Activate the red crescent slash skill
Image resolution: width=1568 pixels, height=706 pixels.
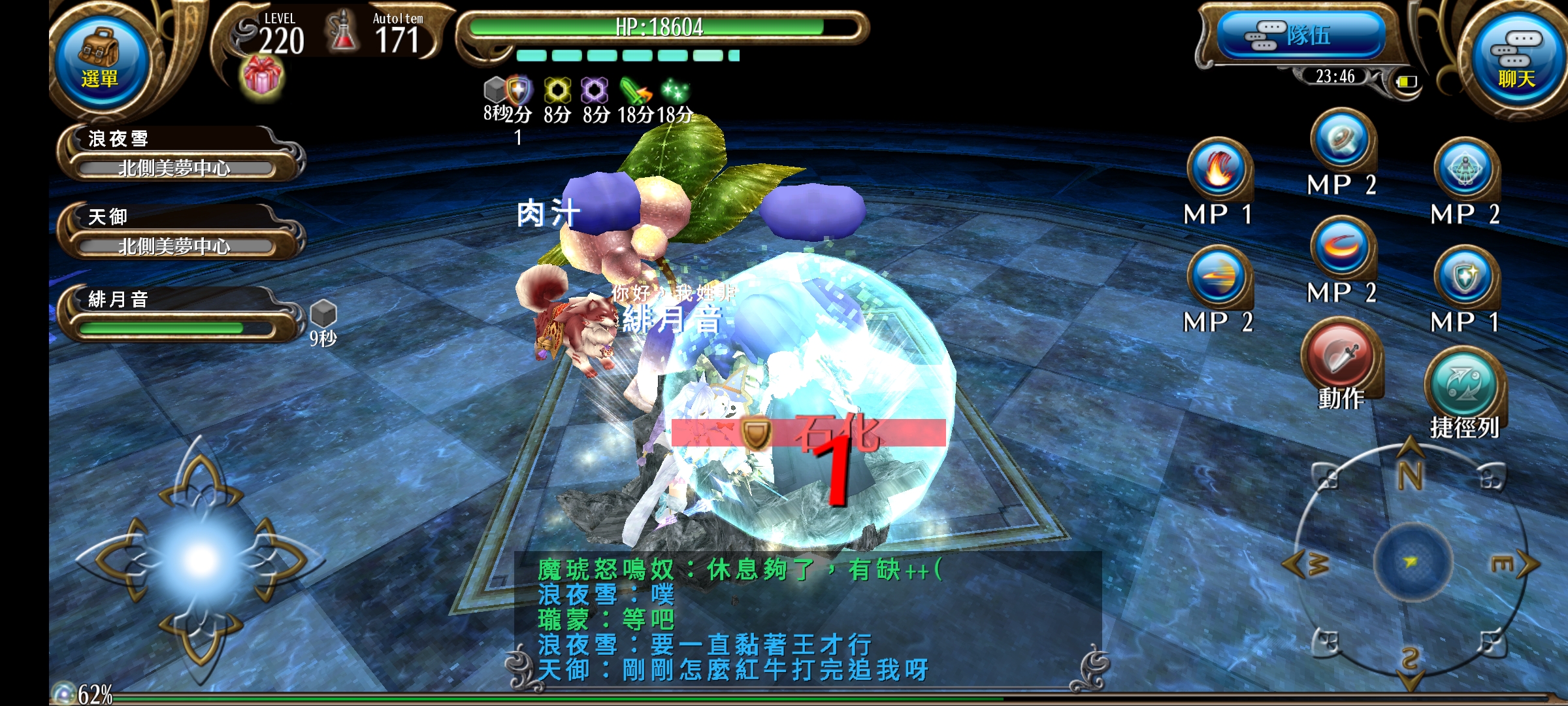coord(1343,248)
